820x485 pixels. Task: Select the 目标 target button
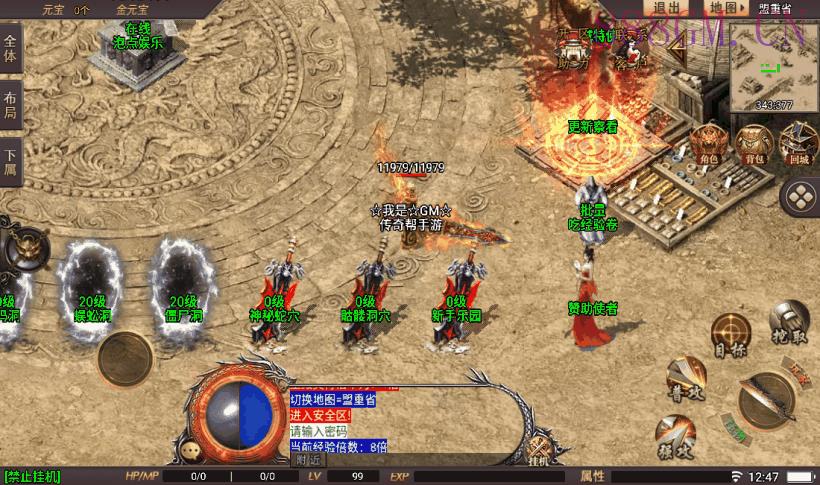[731, 335]
